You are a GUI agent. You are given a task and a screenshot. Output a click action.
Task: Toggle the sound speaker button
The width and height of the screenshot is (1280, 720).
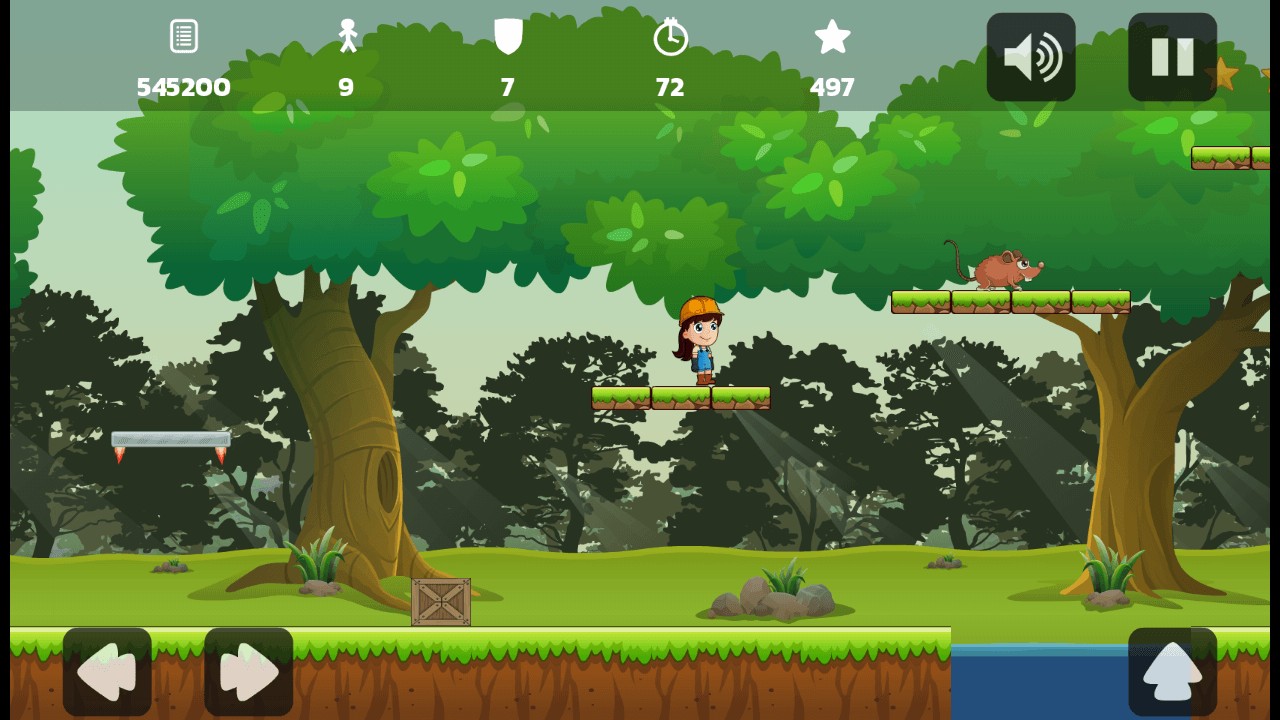pos(1031,57)
